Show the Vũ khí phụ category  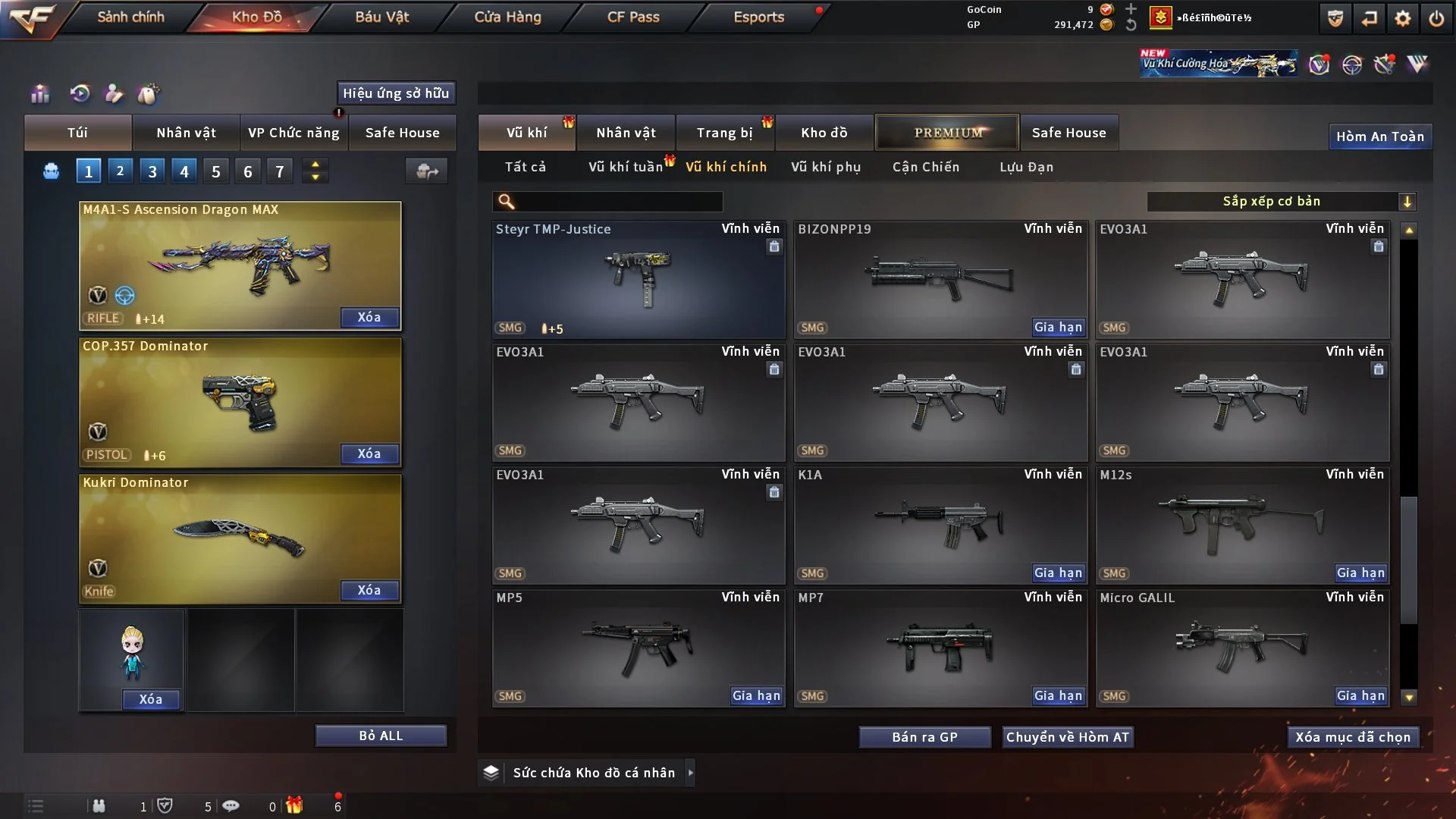click(826, 167)
